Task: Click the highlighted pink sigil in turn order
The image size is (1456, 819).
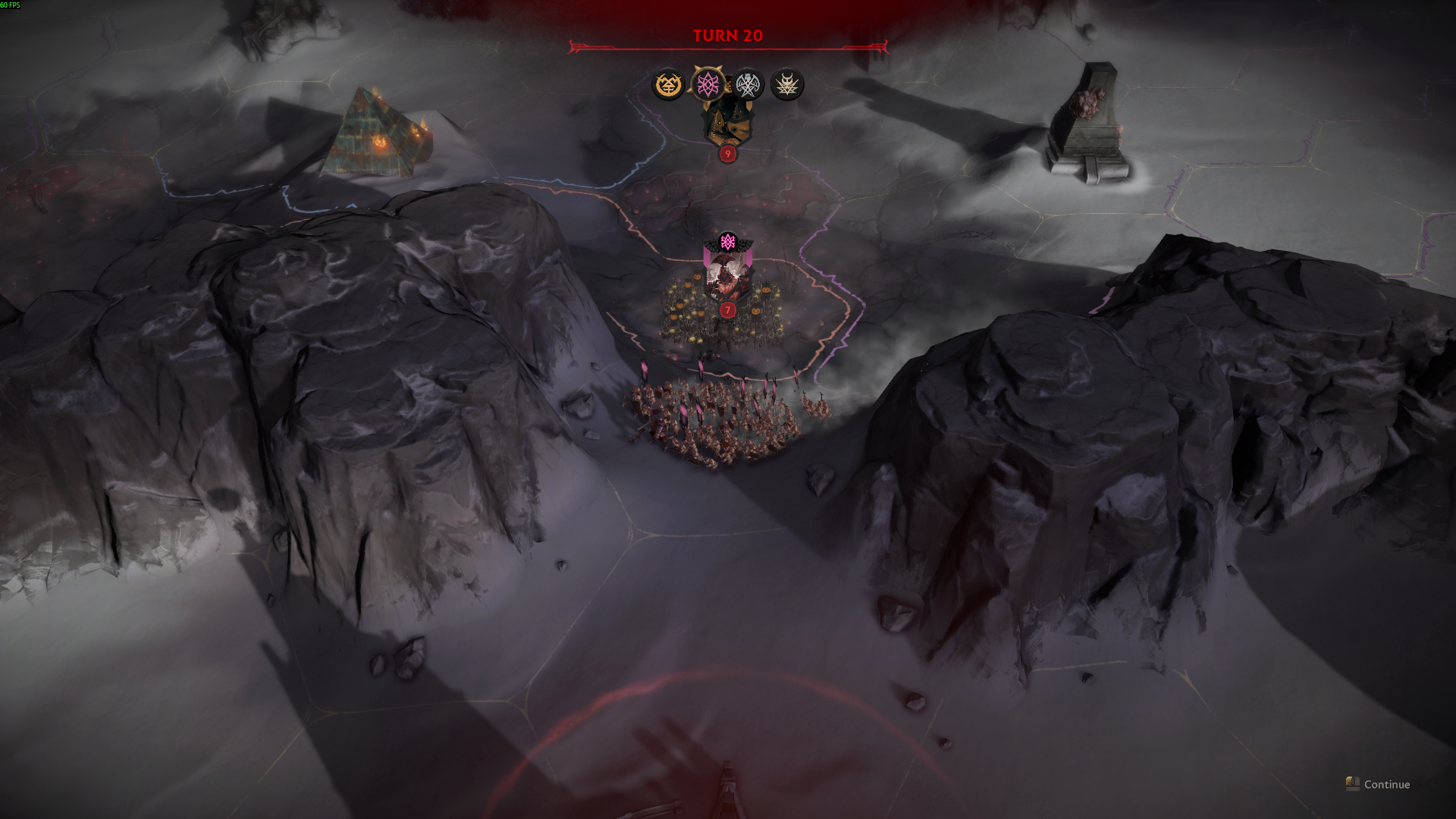Action: point(708,84)
